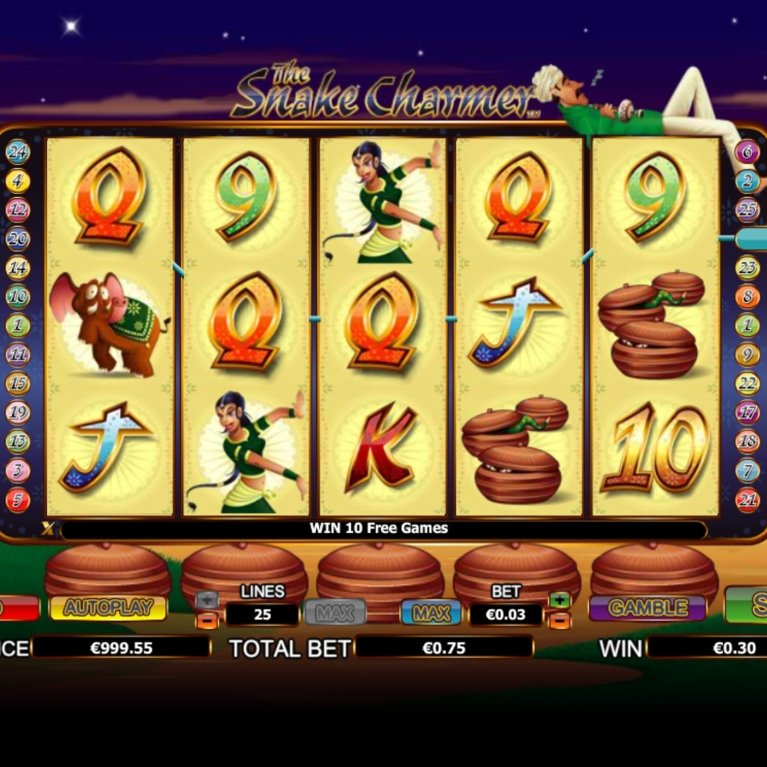Viewport: 767px width, 767px height.
Task: Select payline marker 6
Action: [x=747, y=153]
